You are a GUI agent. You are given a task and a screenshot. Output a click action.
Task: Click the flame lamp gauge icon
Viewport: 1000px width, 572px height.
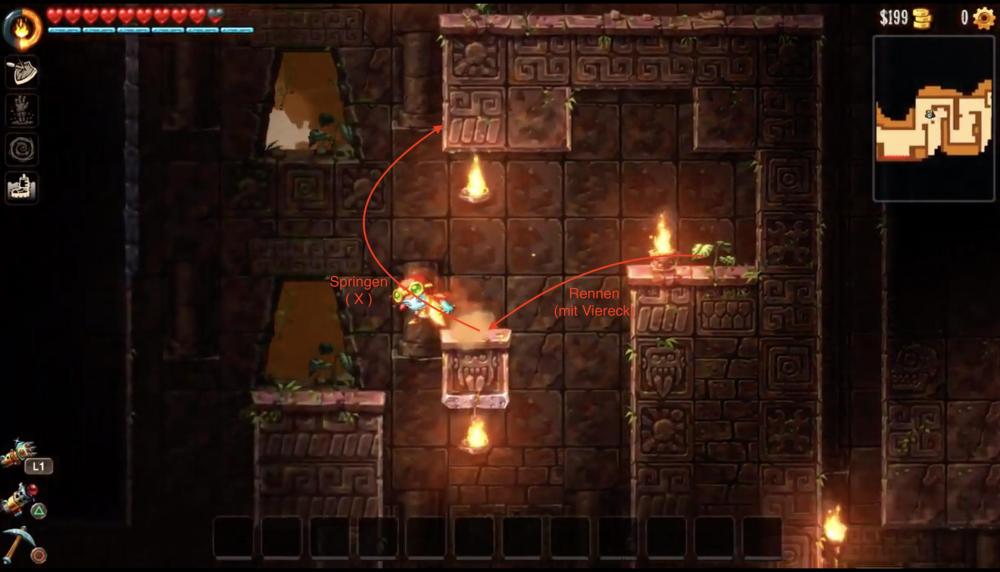[x=23, y=29]
